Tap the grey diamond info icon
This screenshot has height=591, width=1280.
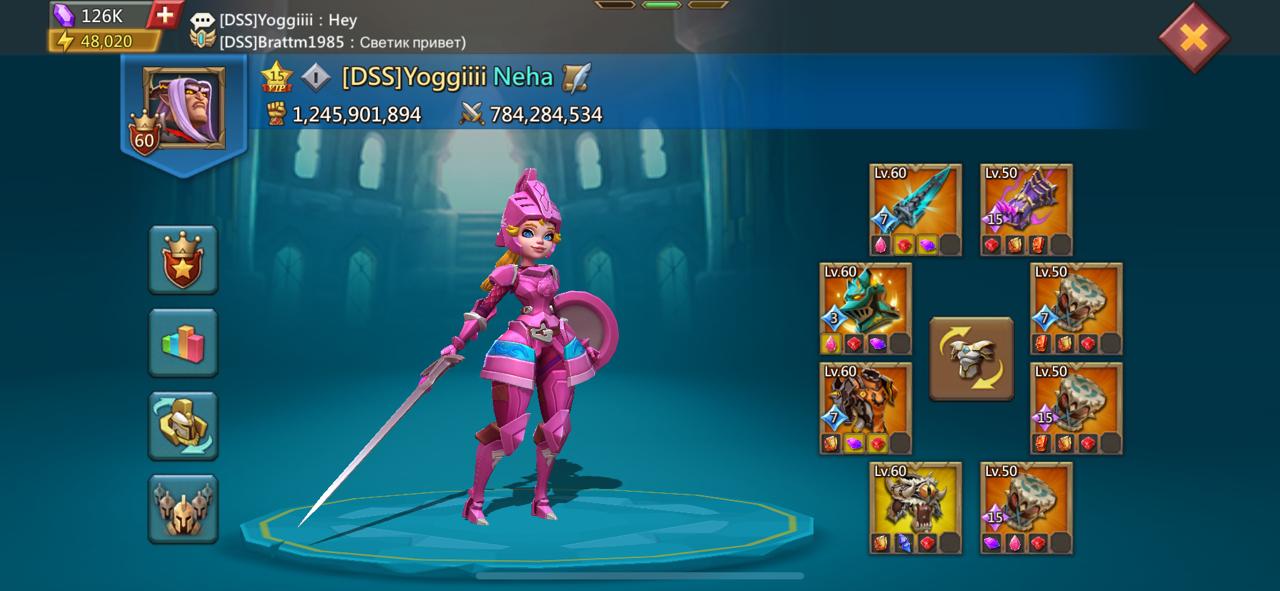[315, 77]
